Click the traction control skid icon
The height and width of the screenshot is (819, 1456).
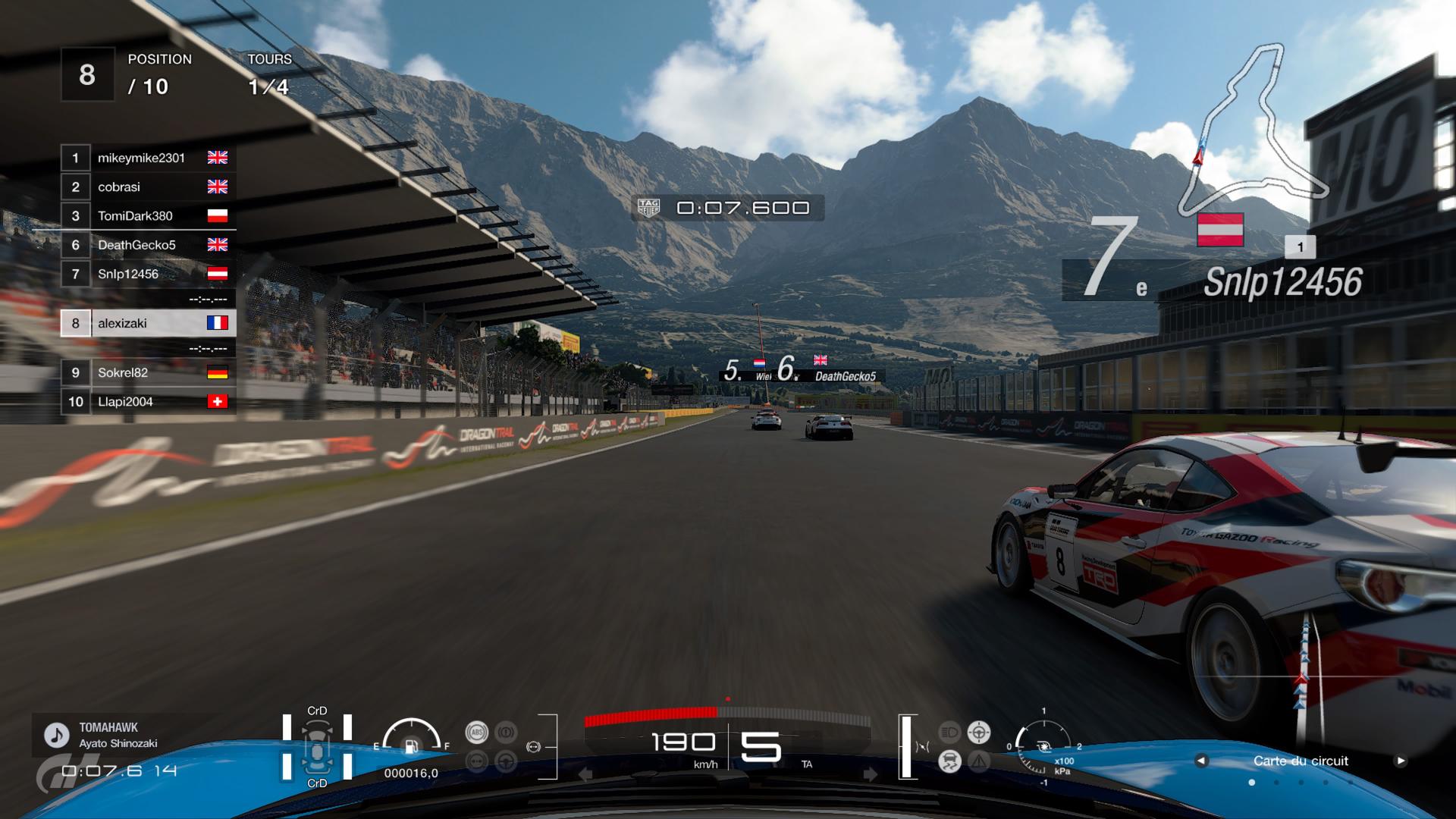pos(949,761)
